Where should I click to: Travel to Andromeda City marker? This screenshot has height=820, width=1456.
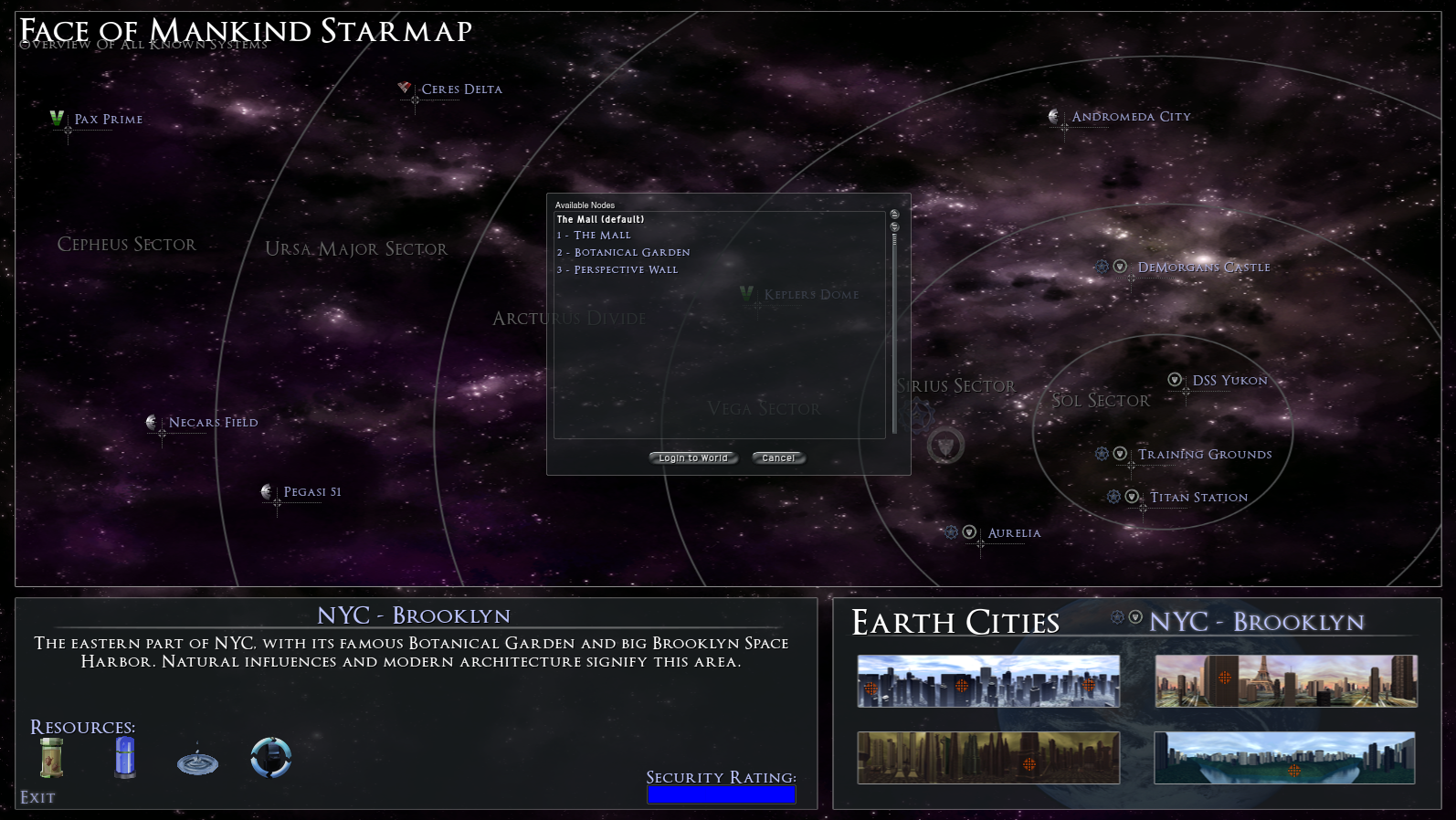tap(1131, 117)
